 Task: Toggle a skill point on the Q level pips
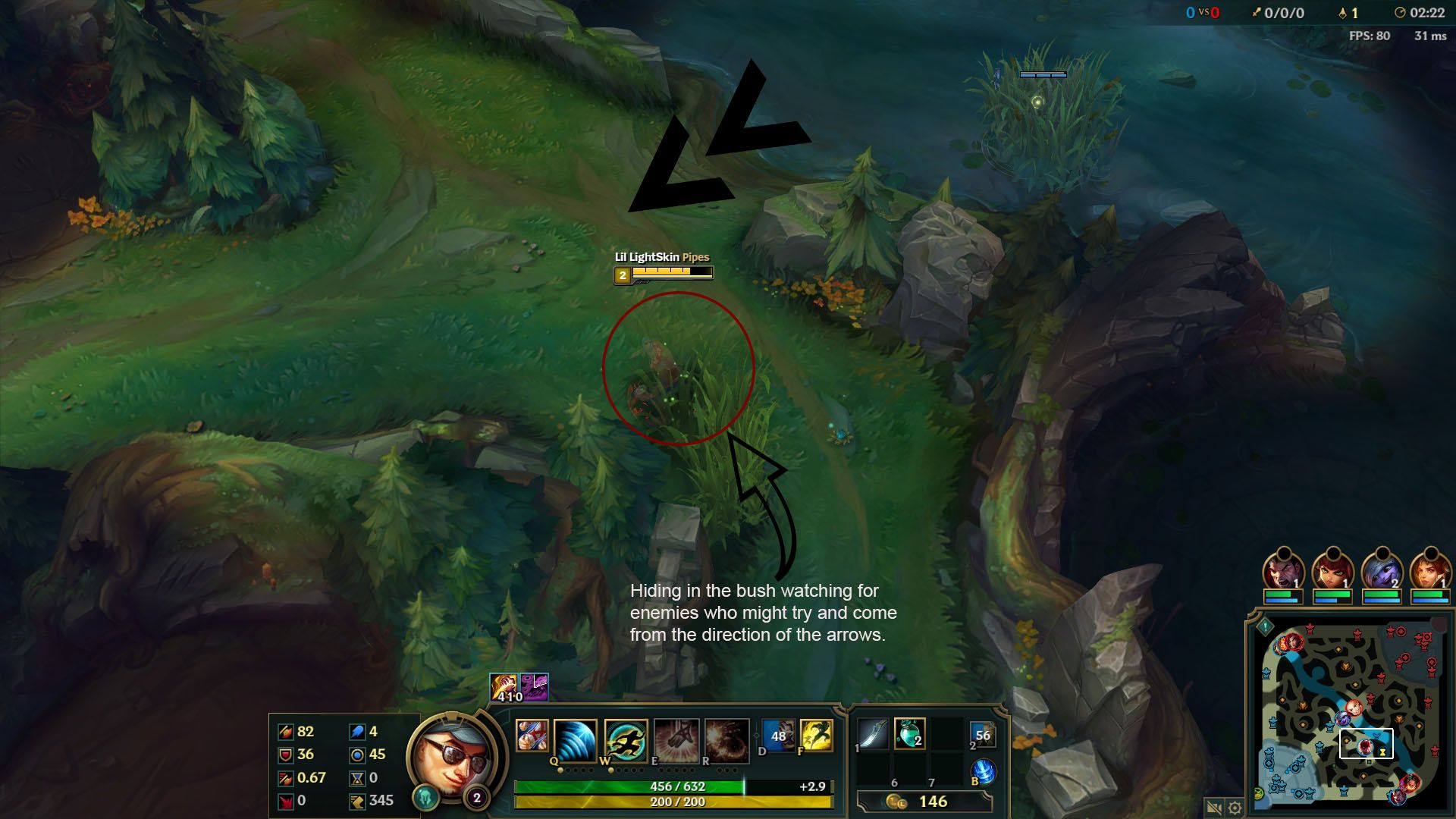pos(575,770)
